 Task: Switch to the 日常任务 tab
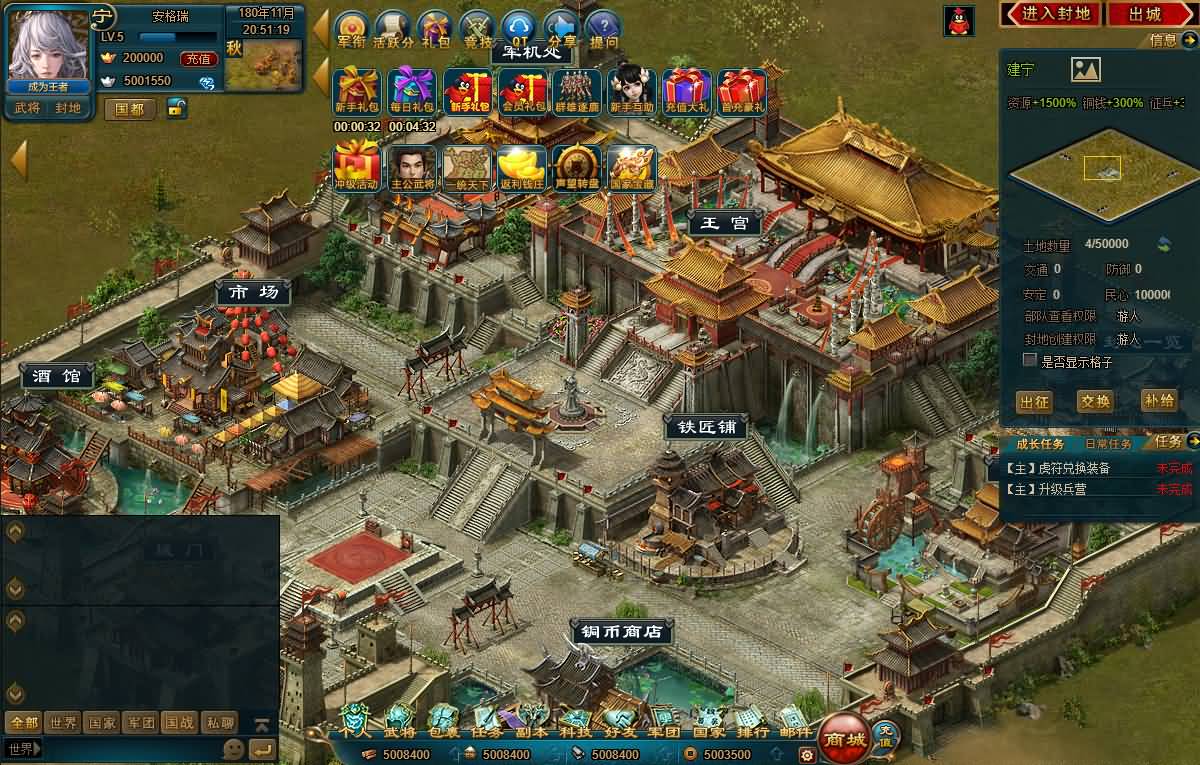(x=1108, y=443)
